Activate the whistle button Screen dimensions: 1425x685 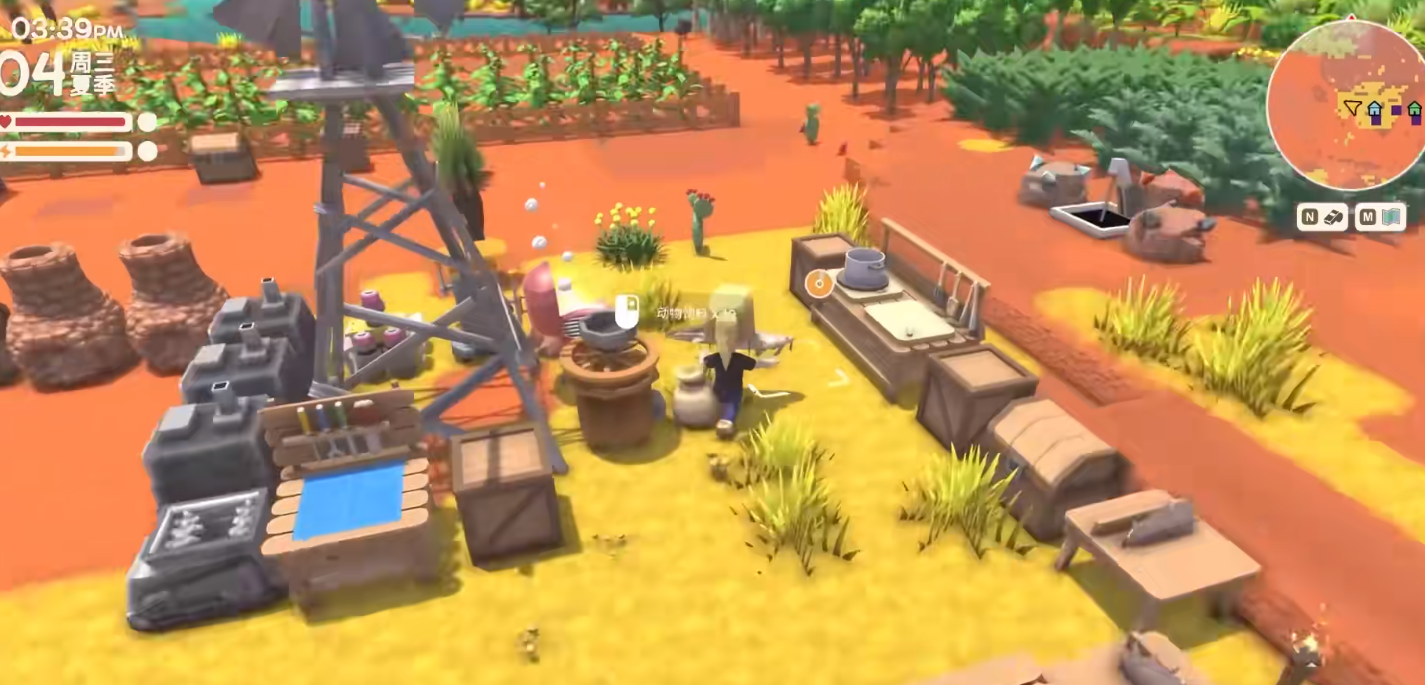coord(1322,217)
